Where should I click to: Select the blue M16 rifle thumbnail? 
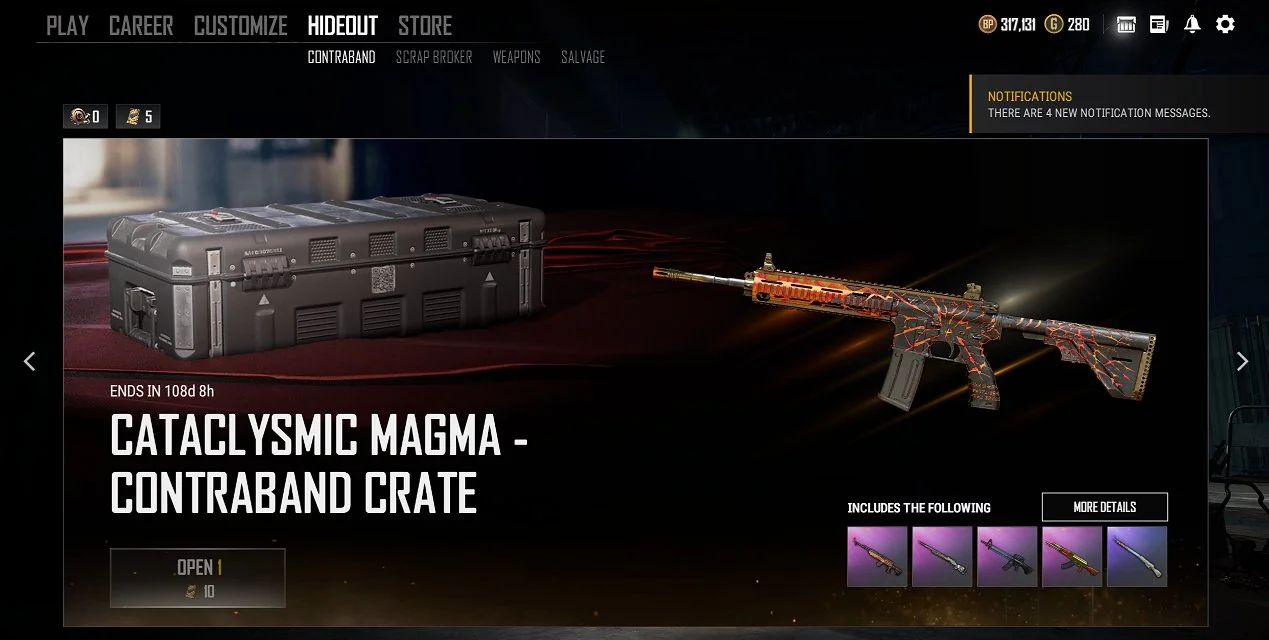click(x=1007, y=556)
